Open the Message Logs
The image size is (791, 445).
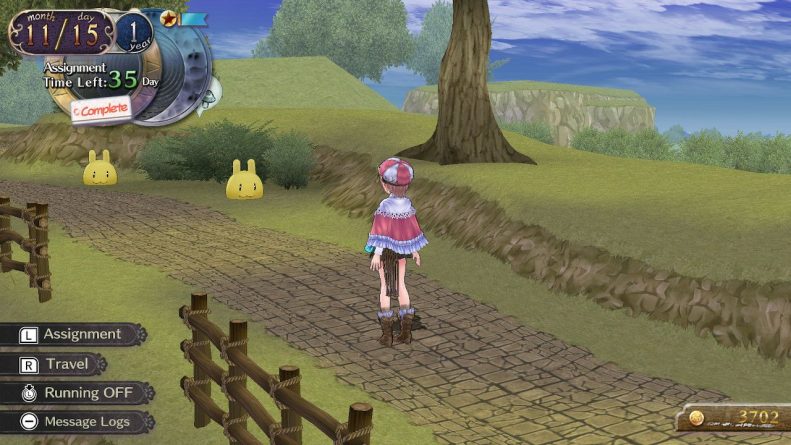[76, 422]
